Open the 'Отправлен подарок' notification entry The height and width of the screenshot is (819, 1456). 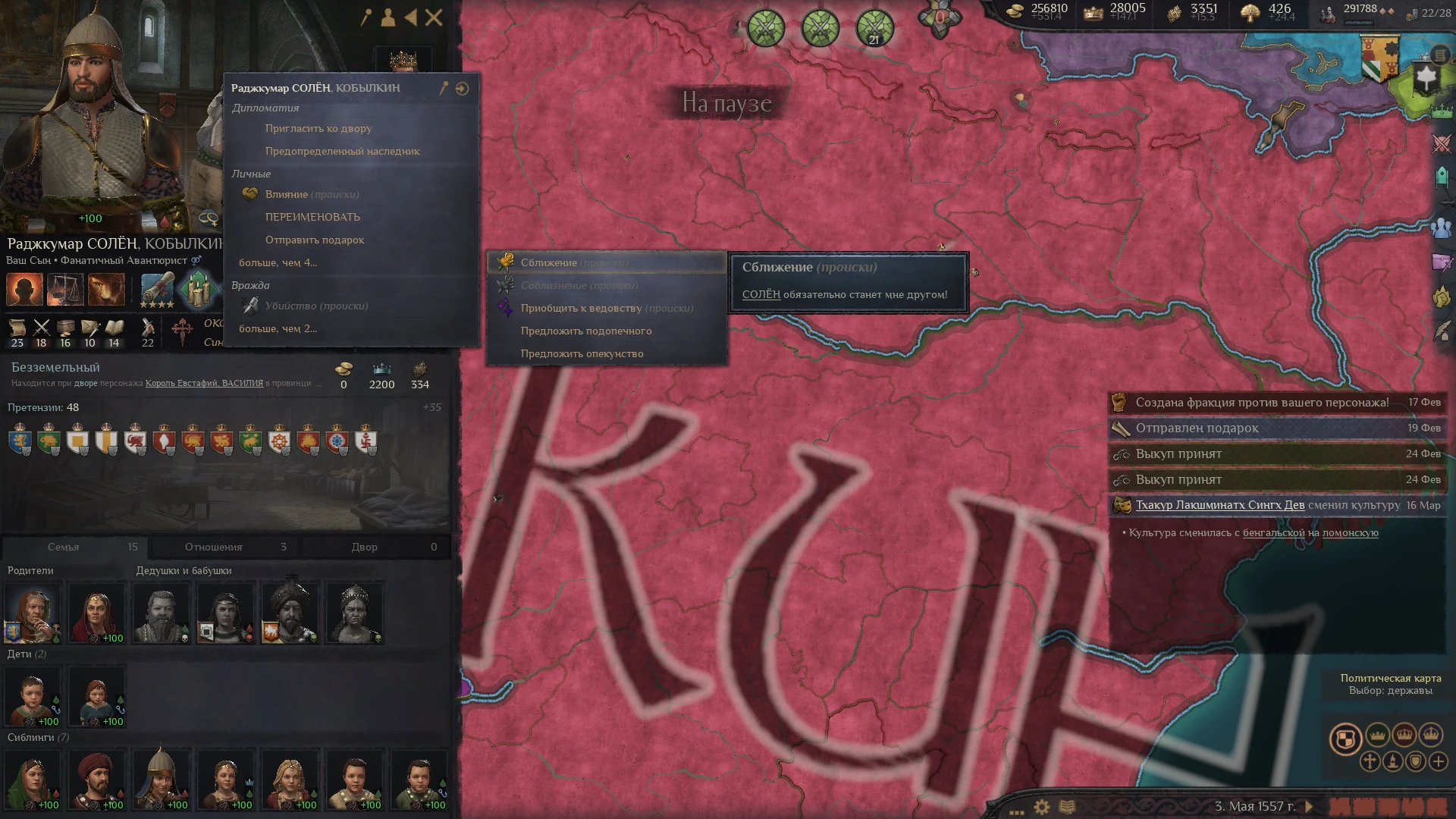click(x=1198, y=428)
